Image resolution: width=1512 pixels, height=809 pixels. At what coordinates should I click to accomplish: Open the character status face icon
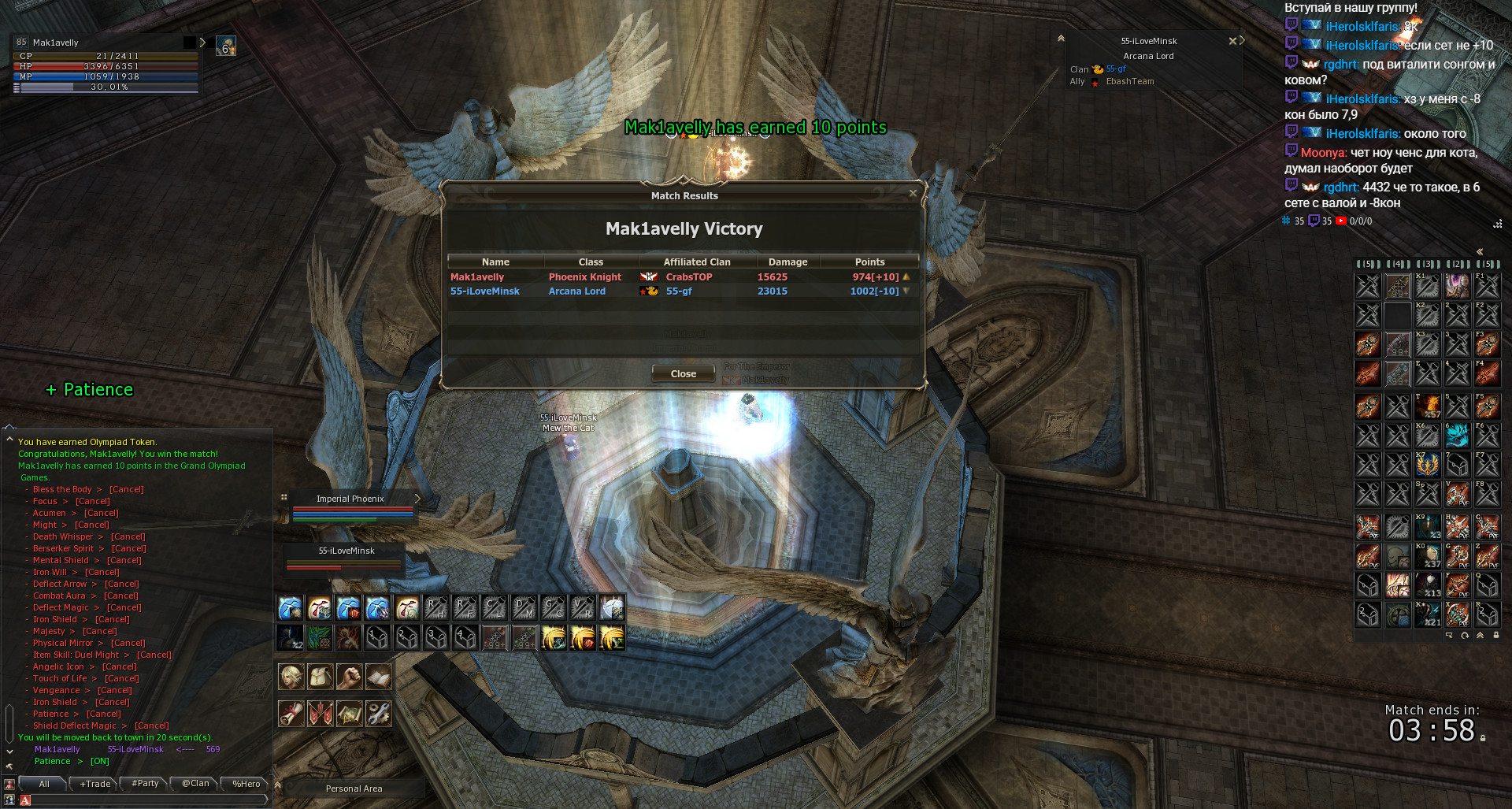click(291, 677)
